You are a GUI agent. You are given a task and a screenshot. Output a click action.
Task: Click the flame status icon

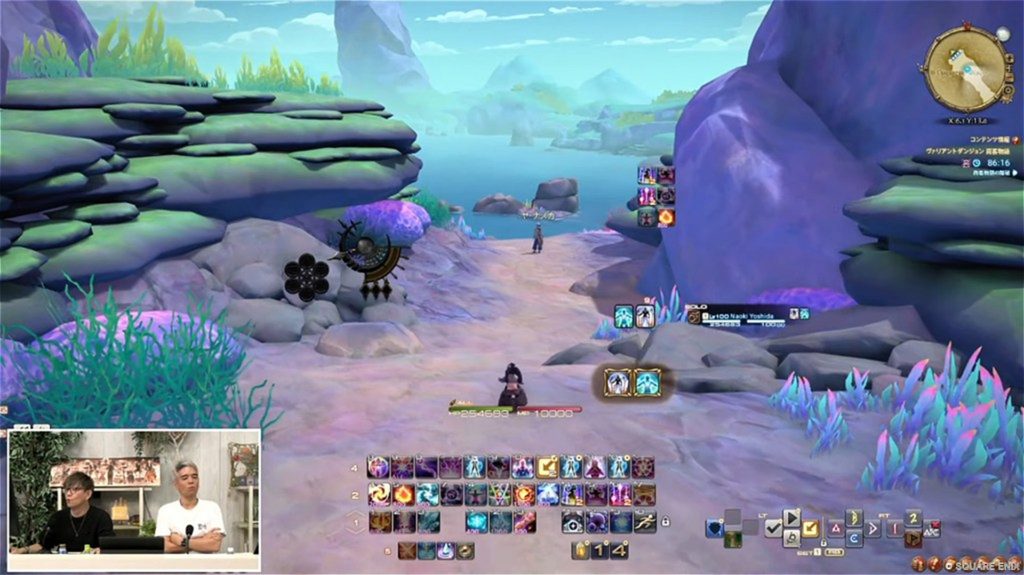pos(666,216)
